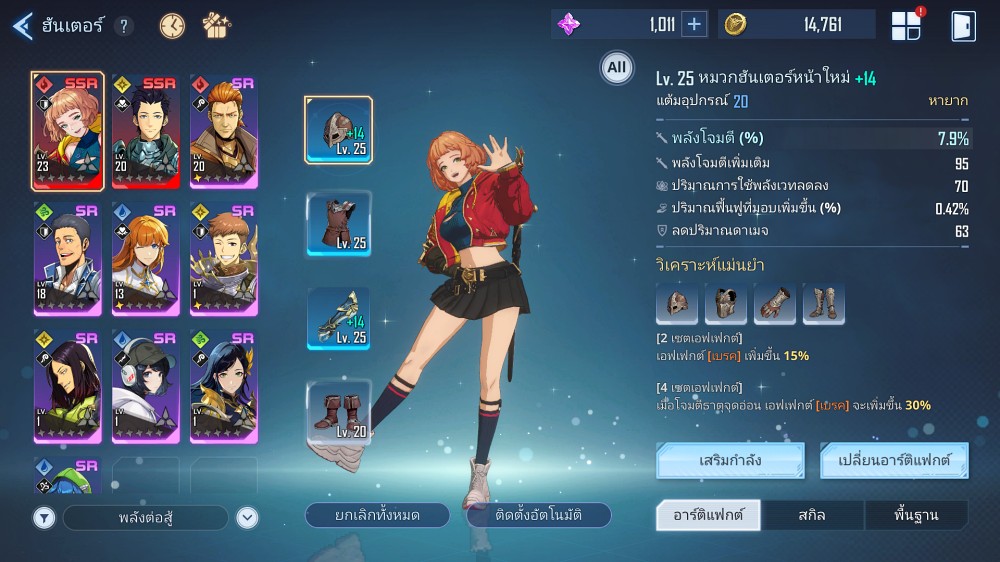This screenshot has width=1000, height=562.
Task: Switch to the สกิล tab
Action: pos(812,515)
